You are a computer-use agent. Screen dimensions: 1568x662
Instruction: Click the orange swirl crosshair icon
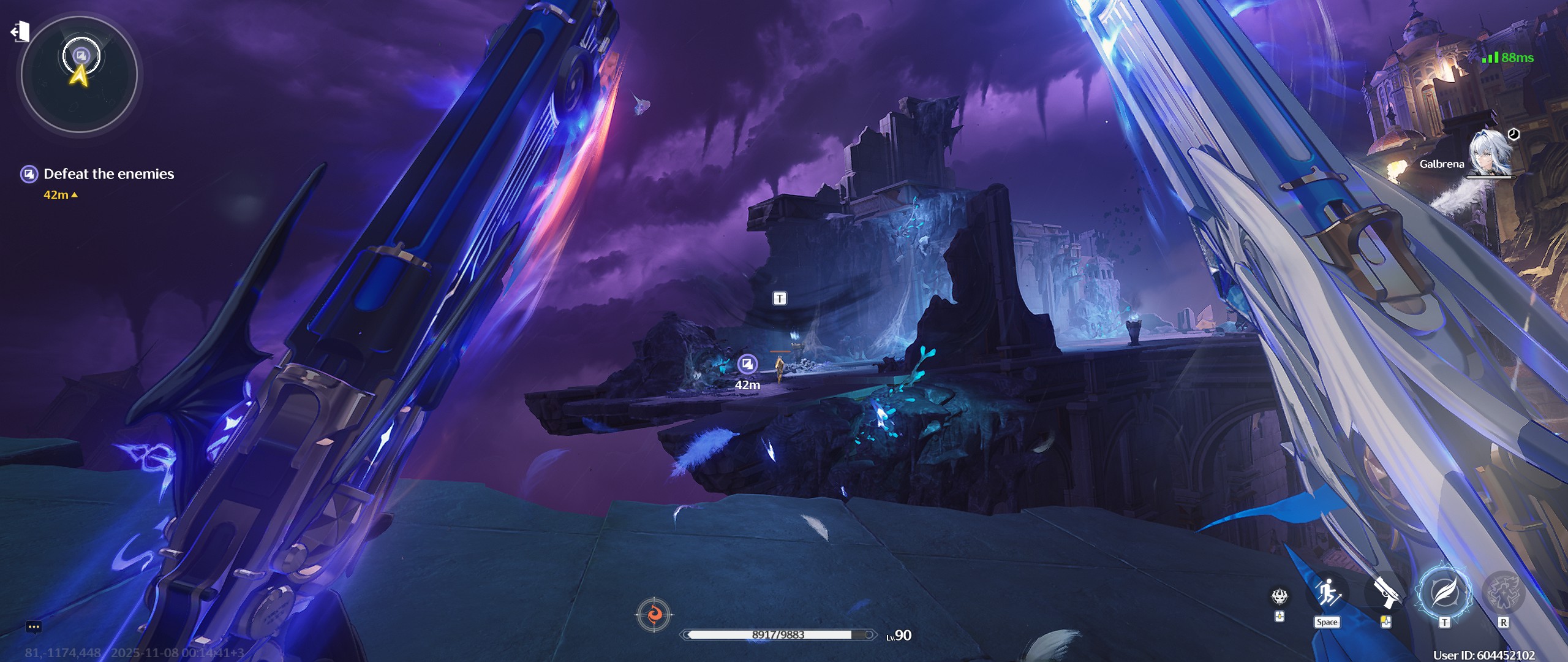(x=654, y=614)
